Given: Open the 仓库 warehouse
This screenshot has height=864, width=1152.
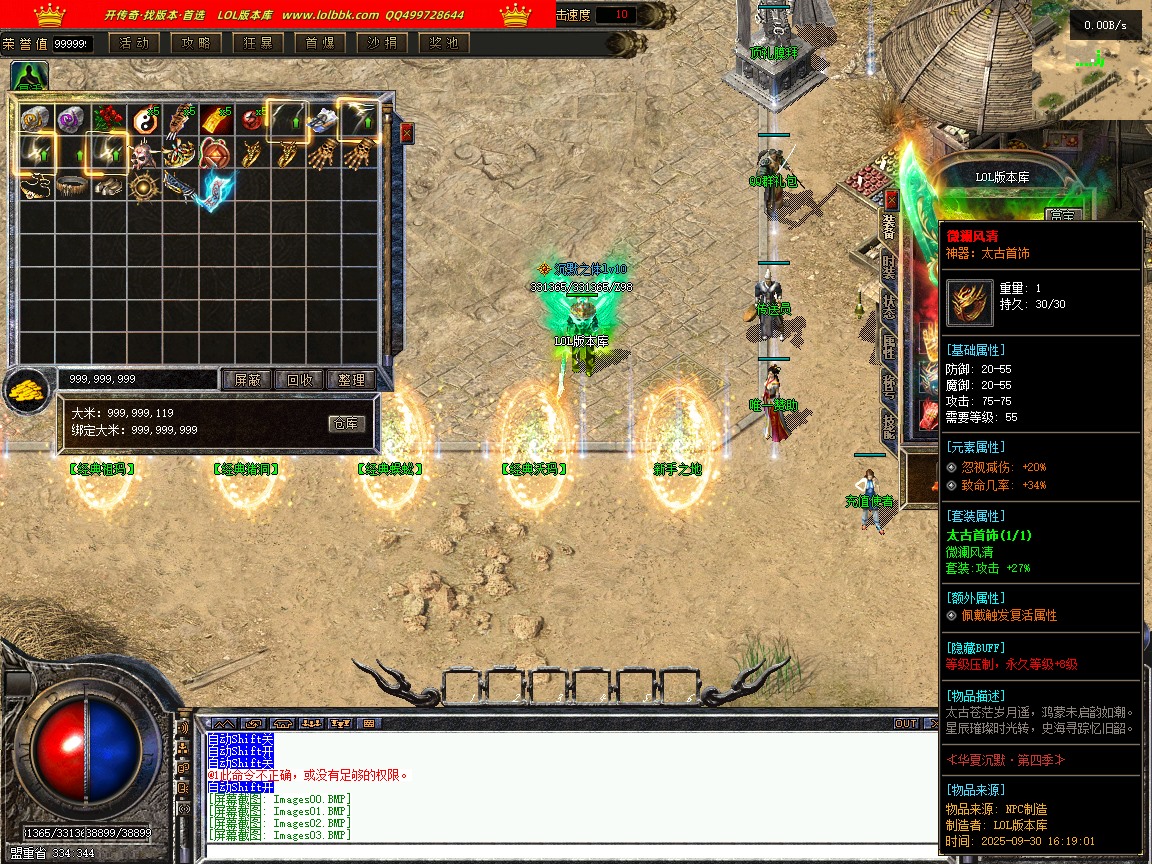Looking at the screenshot, I should 347,424.
